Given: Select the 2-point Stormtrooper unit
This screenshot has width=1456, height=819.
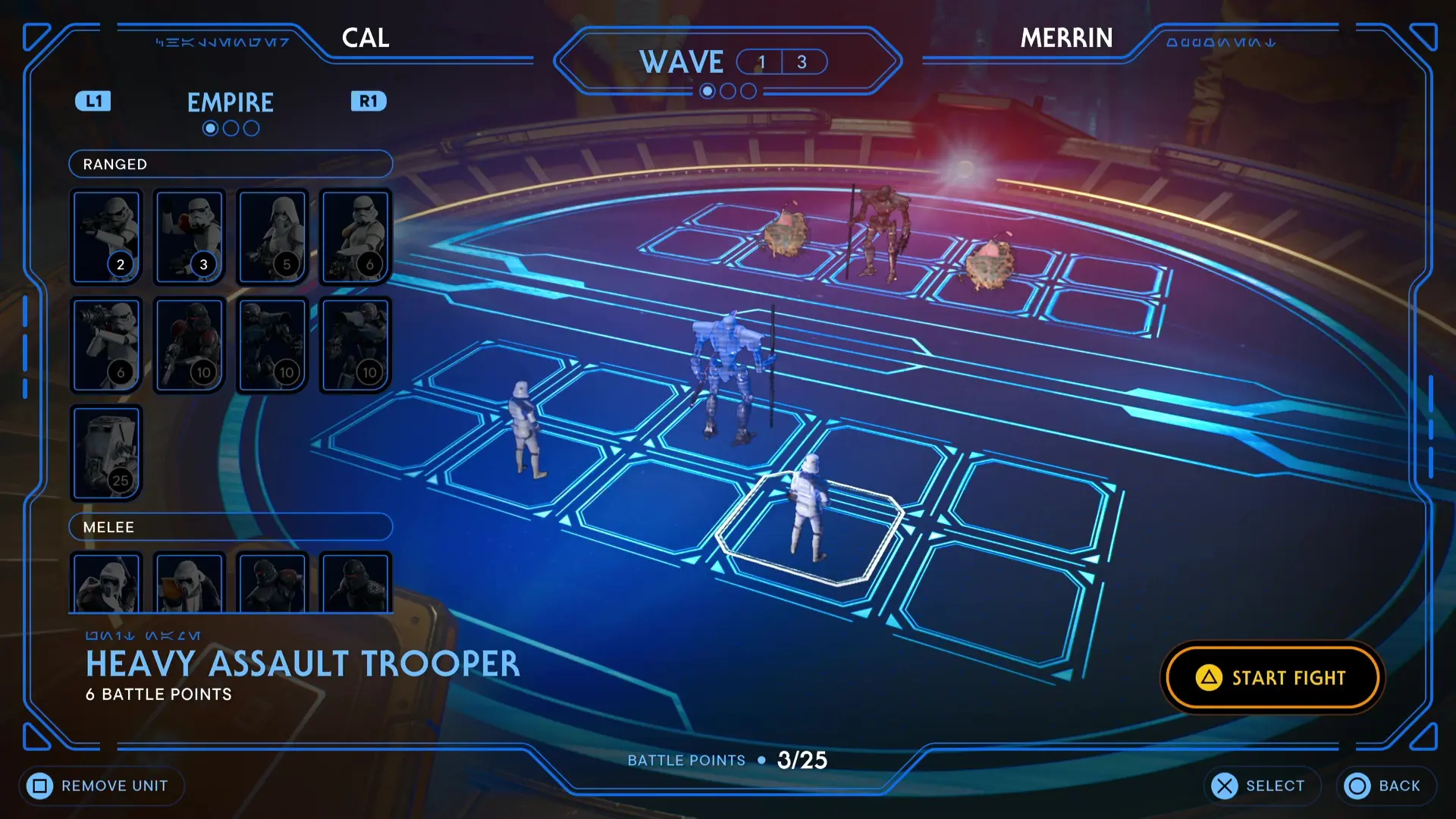Looking at the screenshot, I should point(106,237).
